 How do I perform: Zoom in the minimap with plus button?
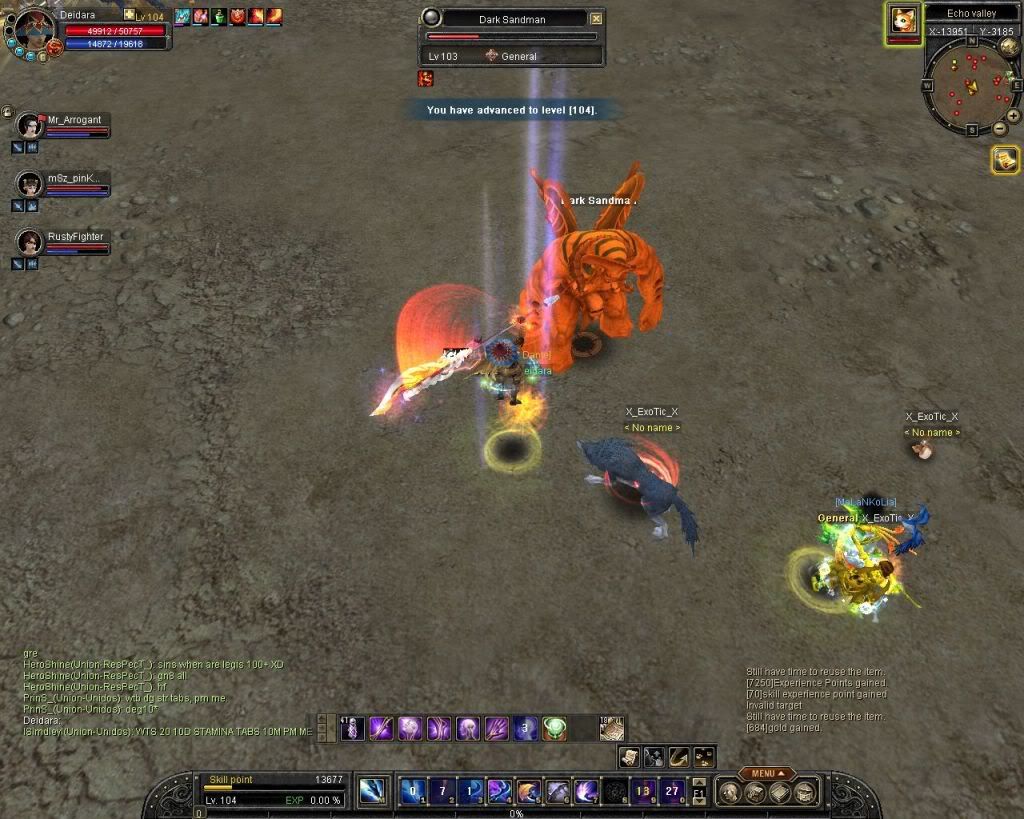pos(1013,115)
